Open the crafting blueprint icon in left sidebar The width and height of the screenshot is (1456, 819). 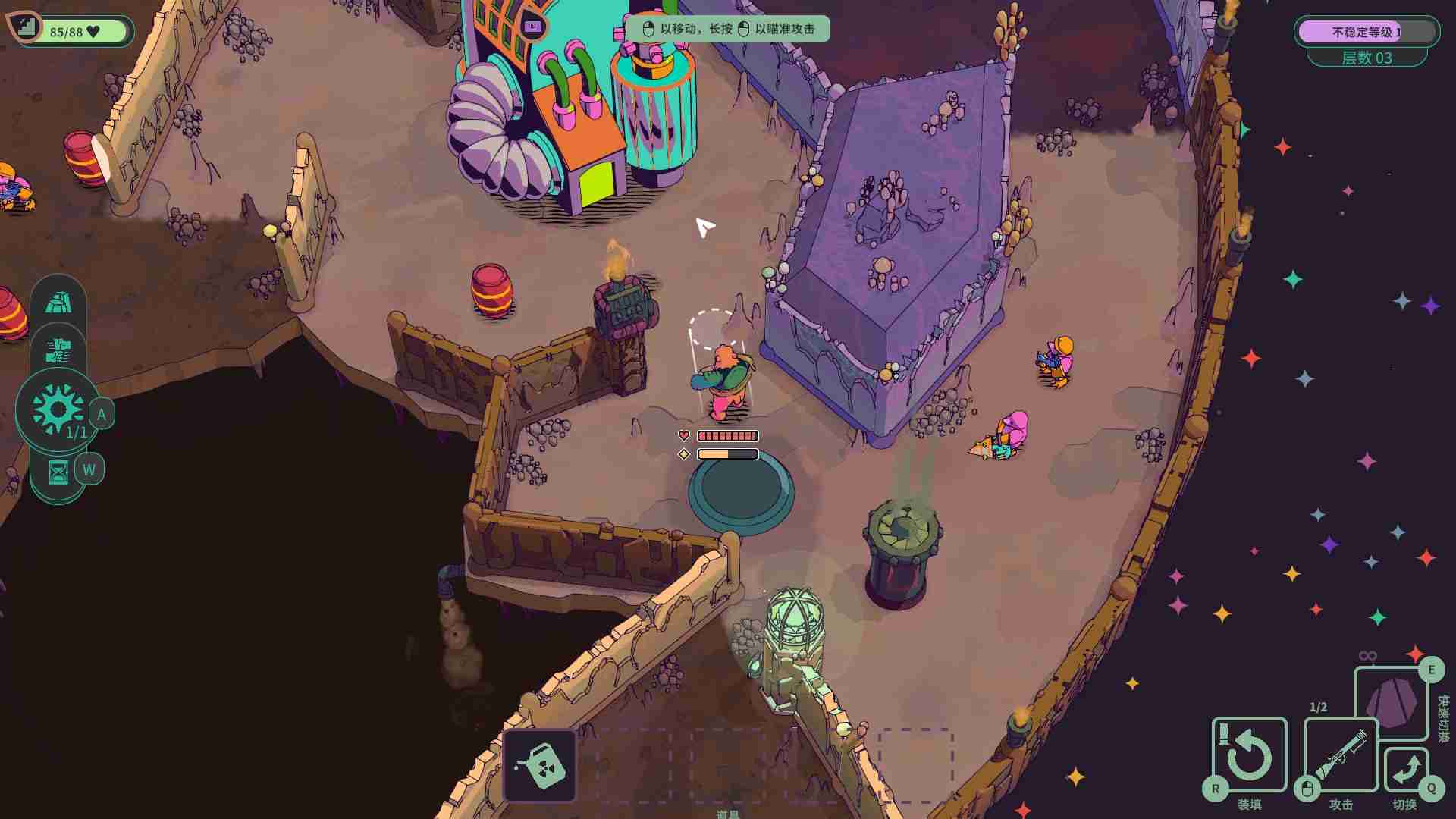point(59,350)
